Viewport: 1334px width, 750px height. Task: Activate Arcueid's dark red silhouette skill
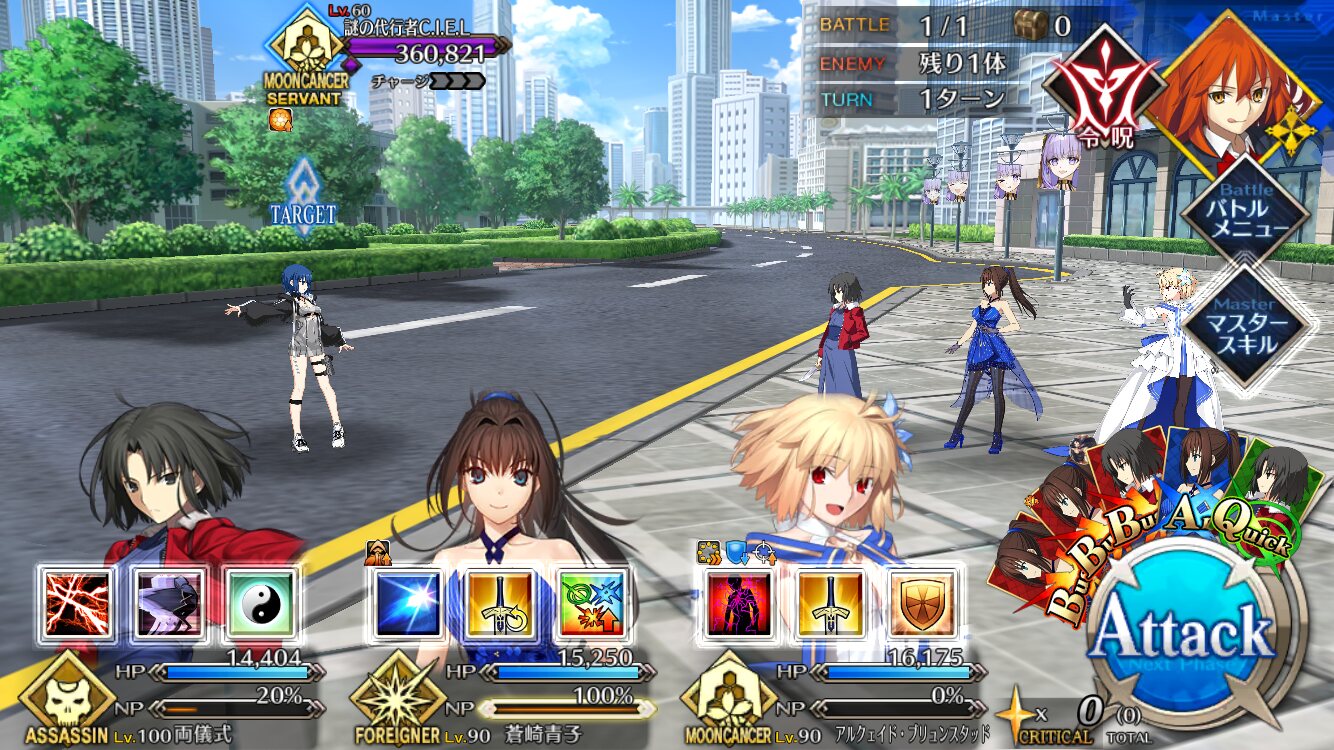click(x=739, y=603)
